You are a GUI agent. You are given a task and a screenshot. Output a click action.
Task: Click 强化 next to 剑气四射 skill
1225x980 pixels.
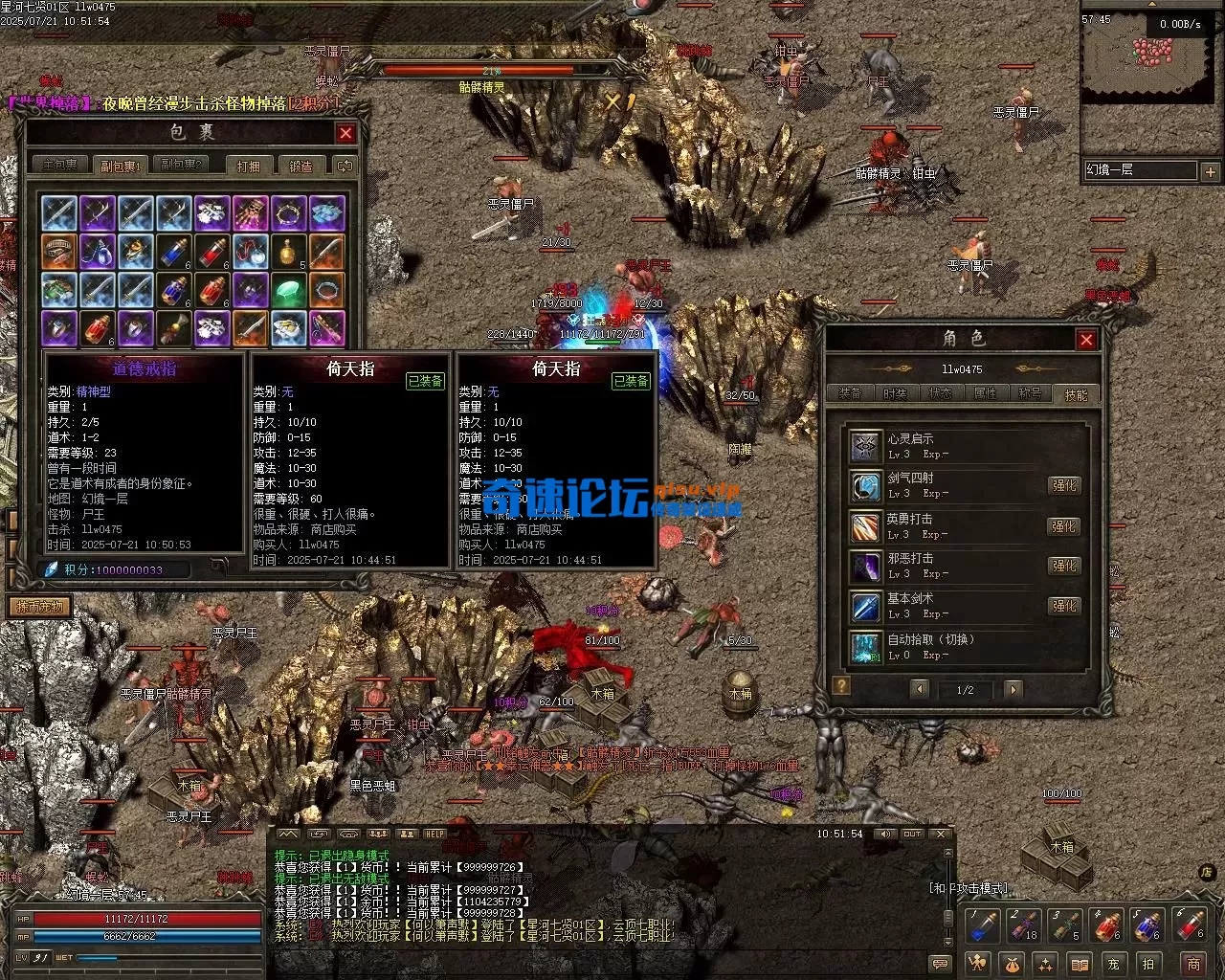click(x=1064, y=485)
